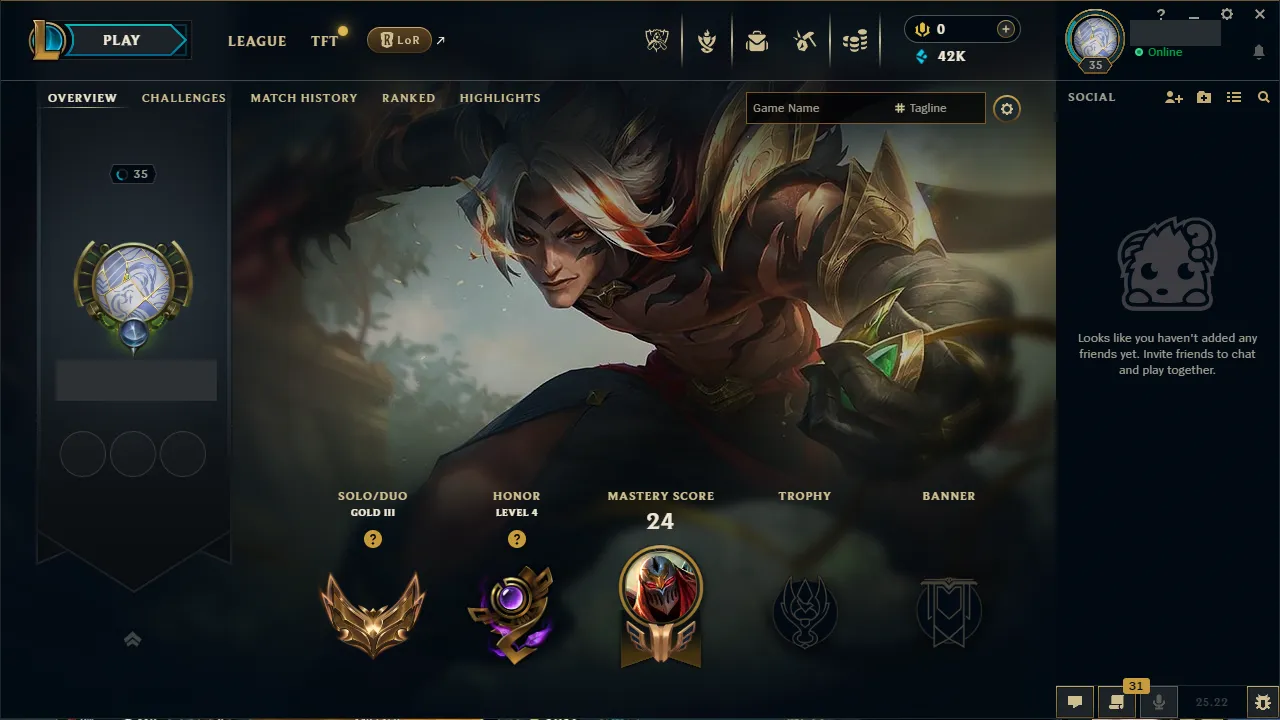Open the Esports trophy icon
This screenshot has width=1280, height=720.
(x=657, y=40)
